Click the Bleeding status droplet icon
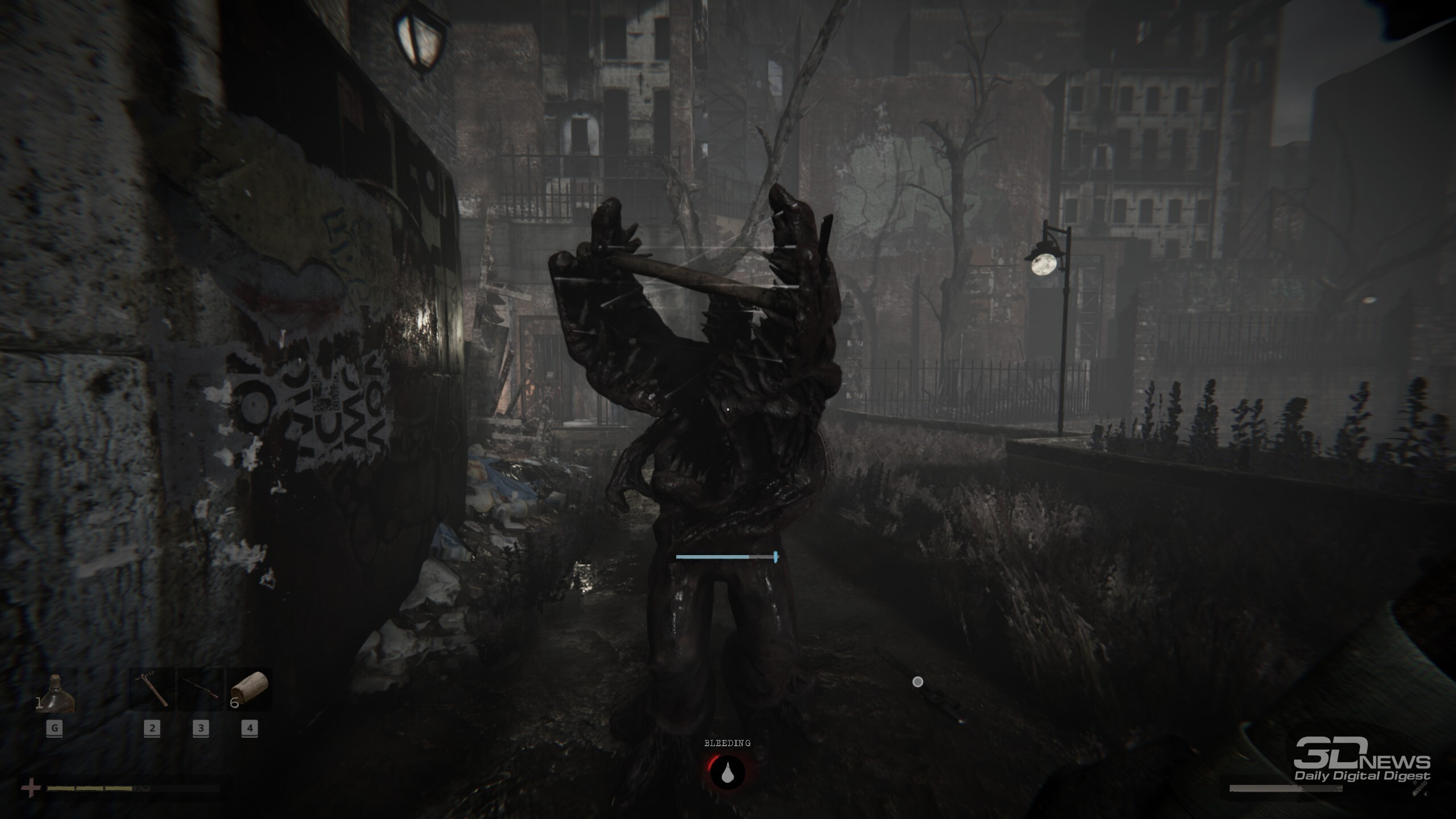The width and height of the screenshot is (1456, 819). pyautogui.click(x=727, y=772)
